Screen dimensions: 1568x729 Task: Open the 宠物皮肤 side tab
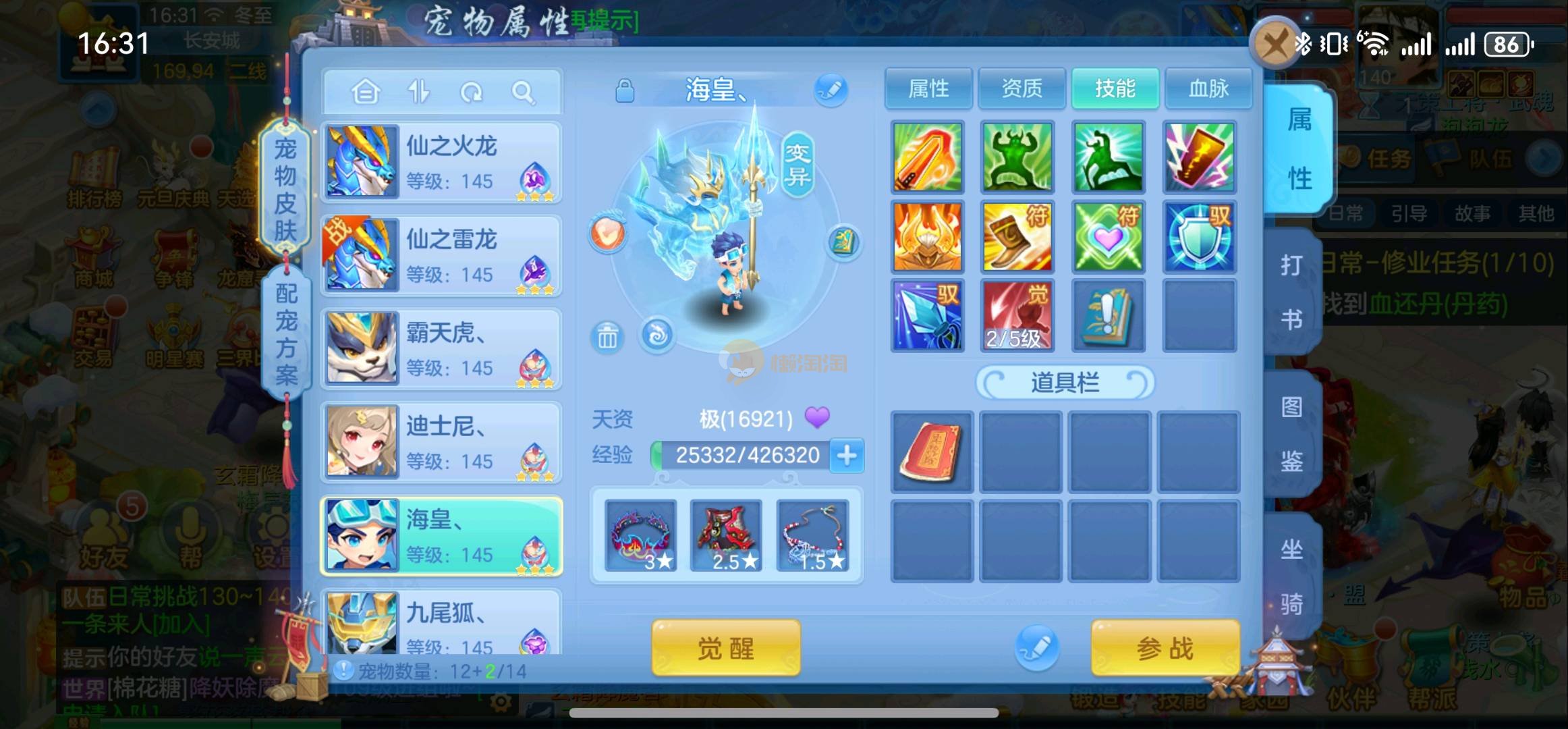click(x=285, y=189)
